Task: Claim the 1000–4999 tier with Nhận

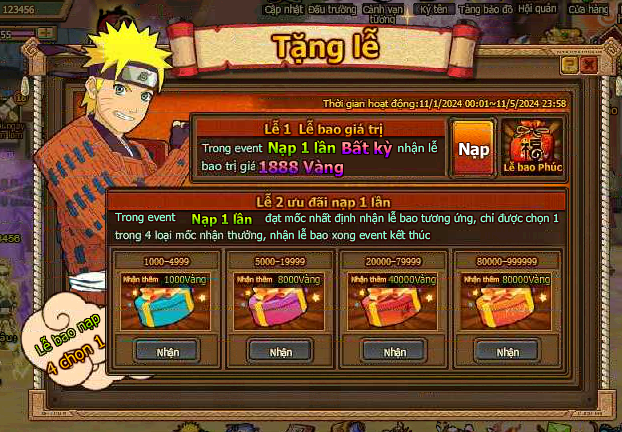Action: 167,352
